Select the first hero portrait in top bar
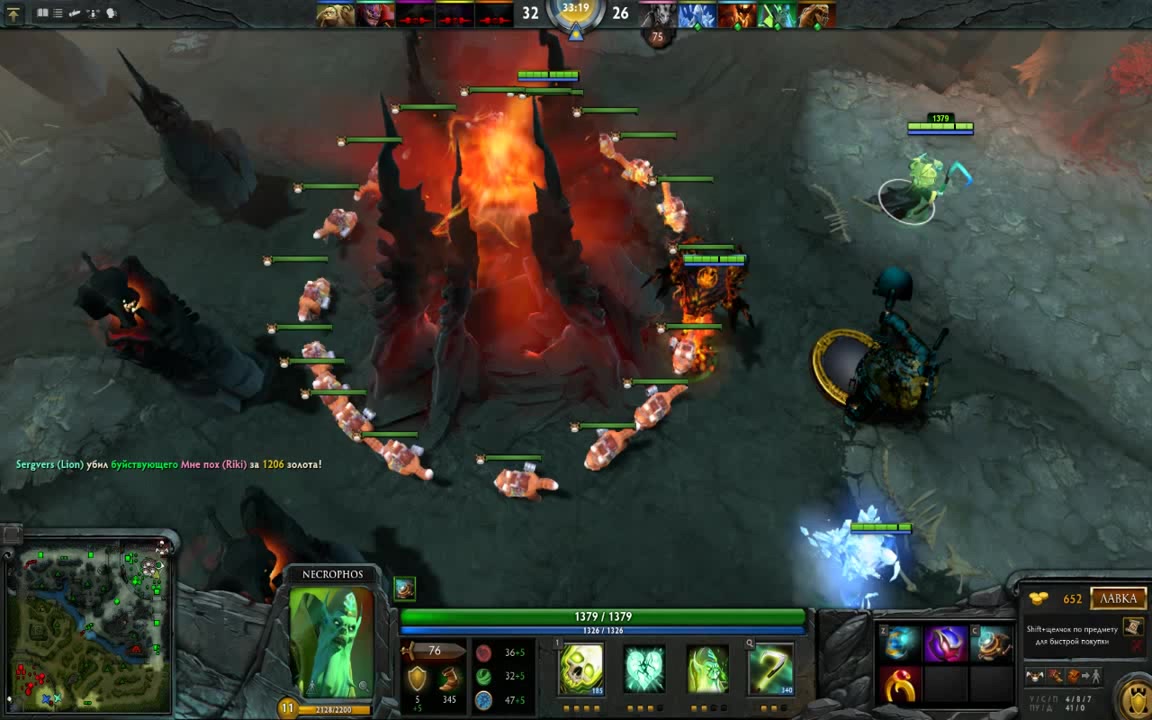 click(336, 15)
